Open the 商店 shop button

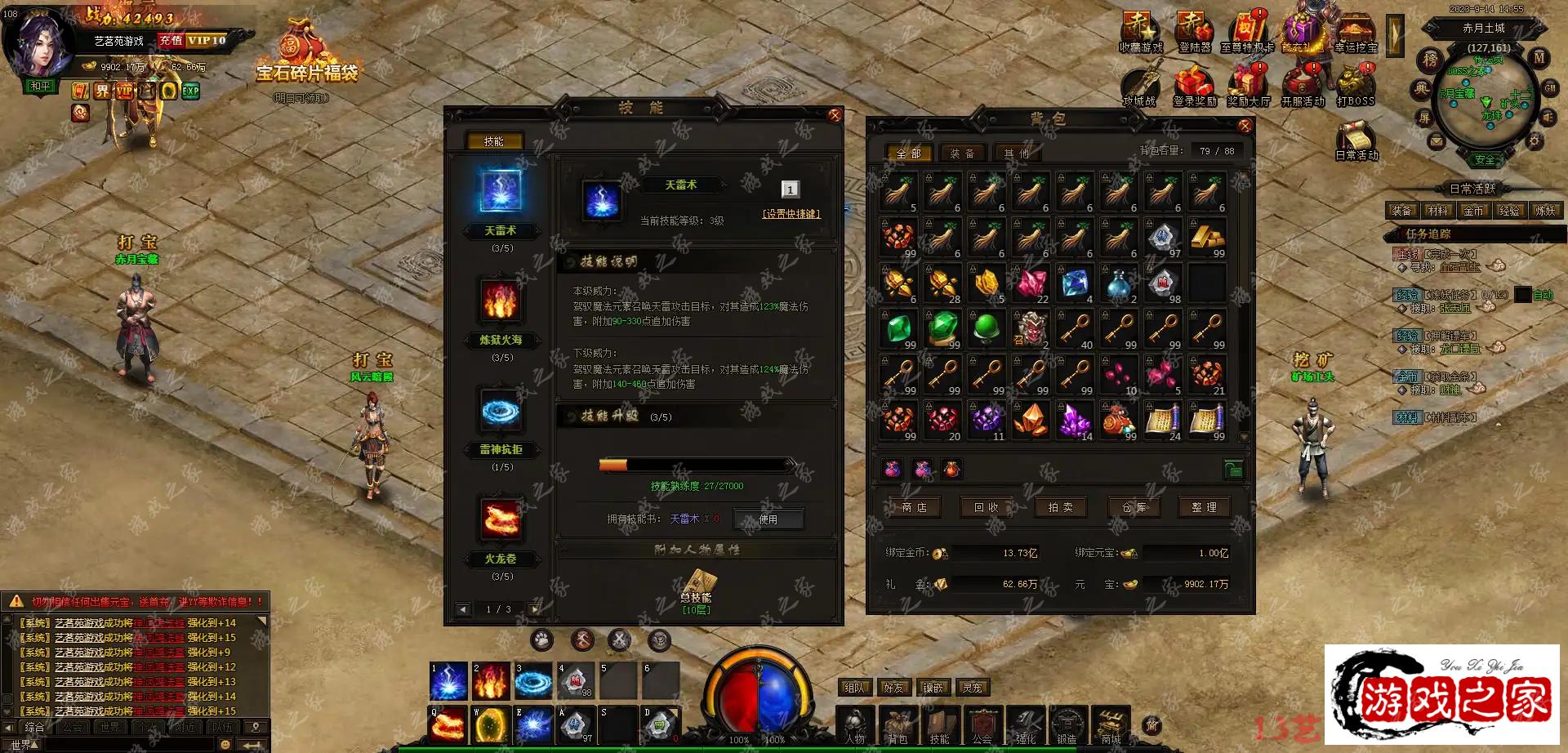click(x=914, y=507)
